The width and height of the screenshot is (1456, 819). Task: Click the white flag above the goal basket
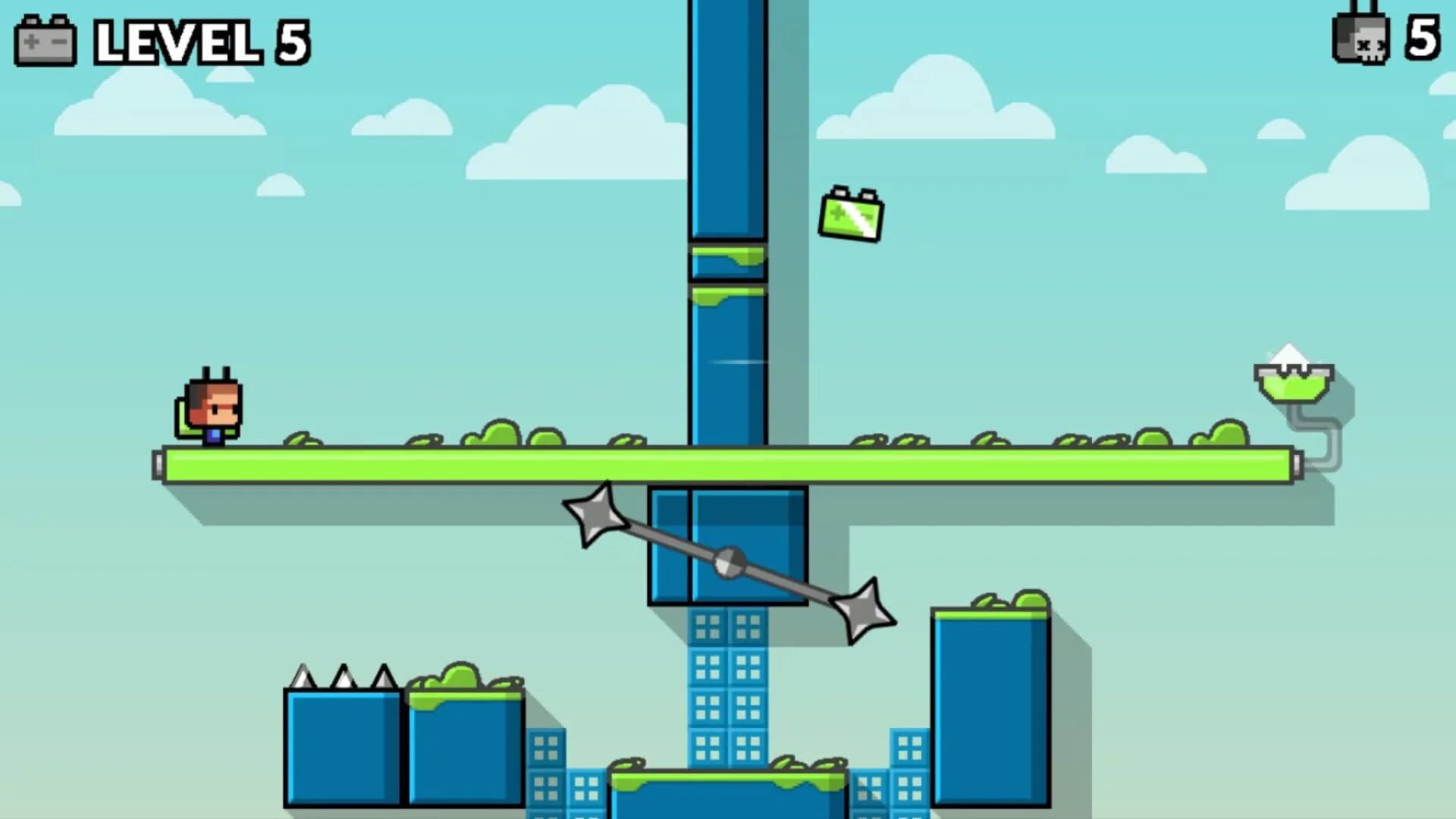pyautogui.click(x=1291, y=356)
